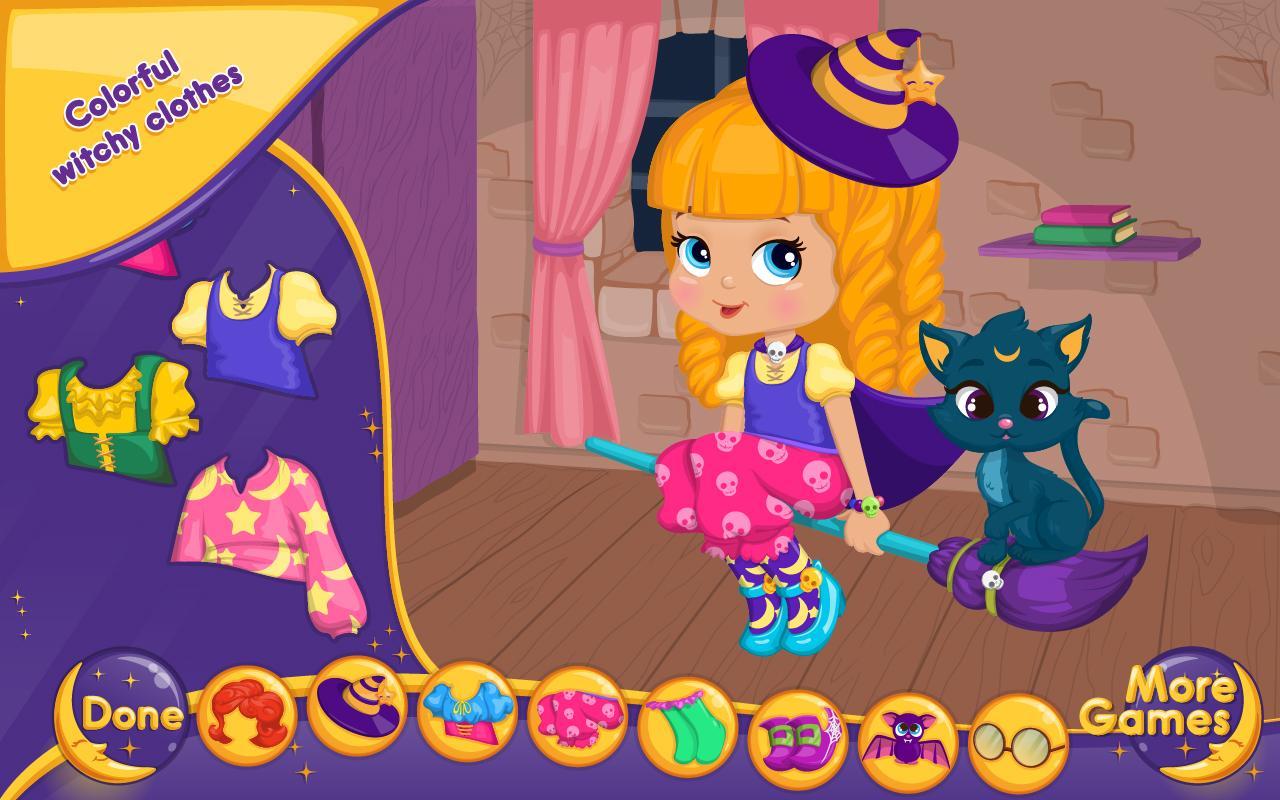The height and width of the screenshot is (800, 1280).
Task: Select the red wig hairstyle icon
Action: (251, 717)
